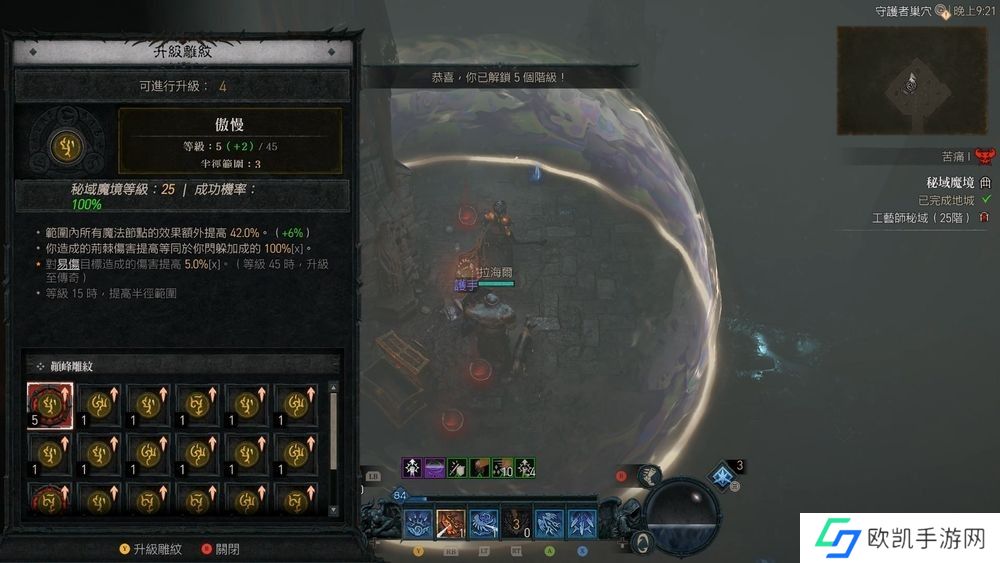The width and height of the screenshot is (1000, 563).
Task: Select the highlighted level 5 glyph
Action: click(x=50, y=406)
